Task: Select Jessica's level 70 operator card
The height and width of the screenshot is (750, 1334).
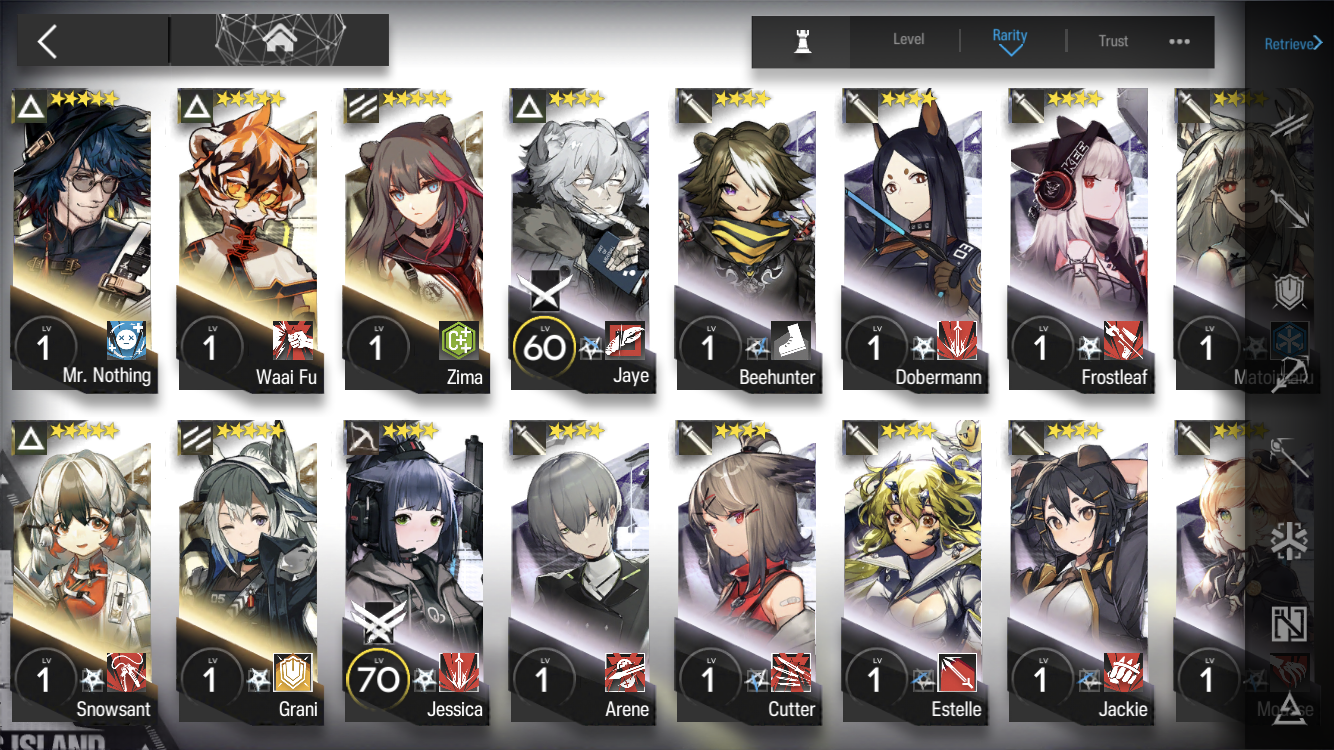Action: [x=416, y=572]
